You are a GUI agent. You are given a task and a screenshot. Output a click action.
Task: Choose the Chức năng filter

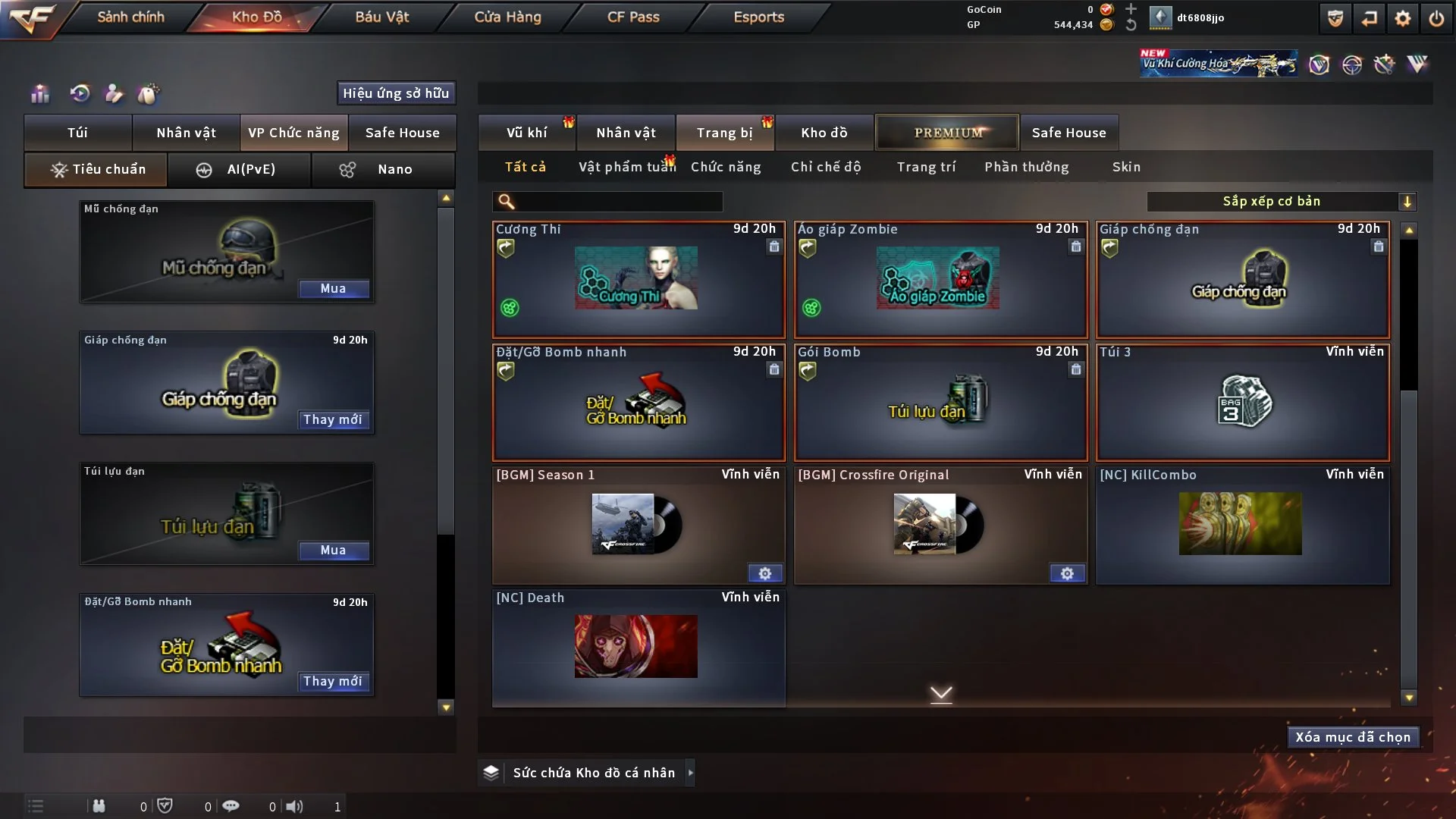tap(726, 167)
